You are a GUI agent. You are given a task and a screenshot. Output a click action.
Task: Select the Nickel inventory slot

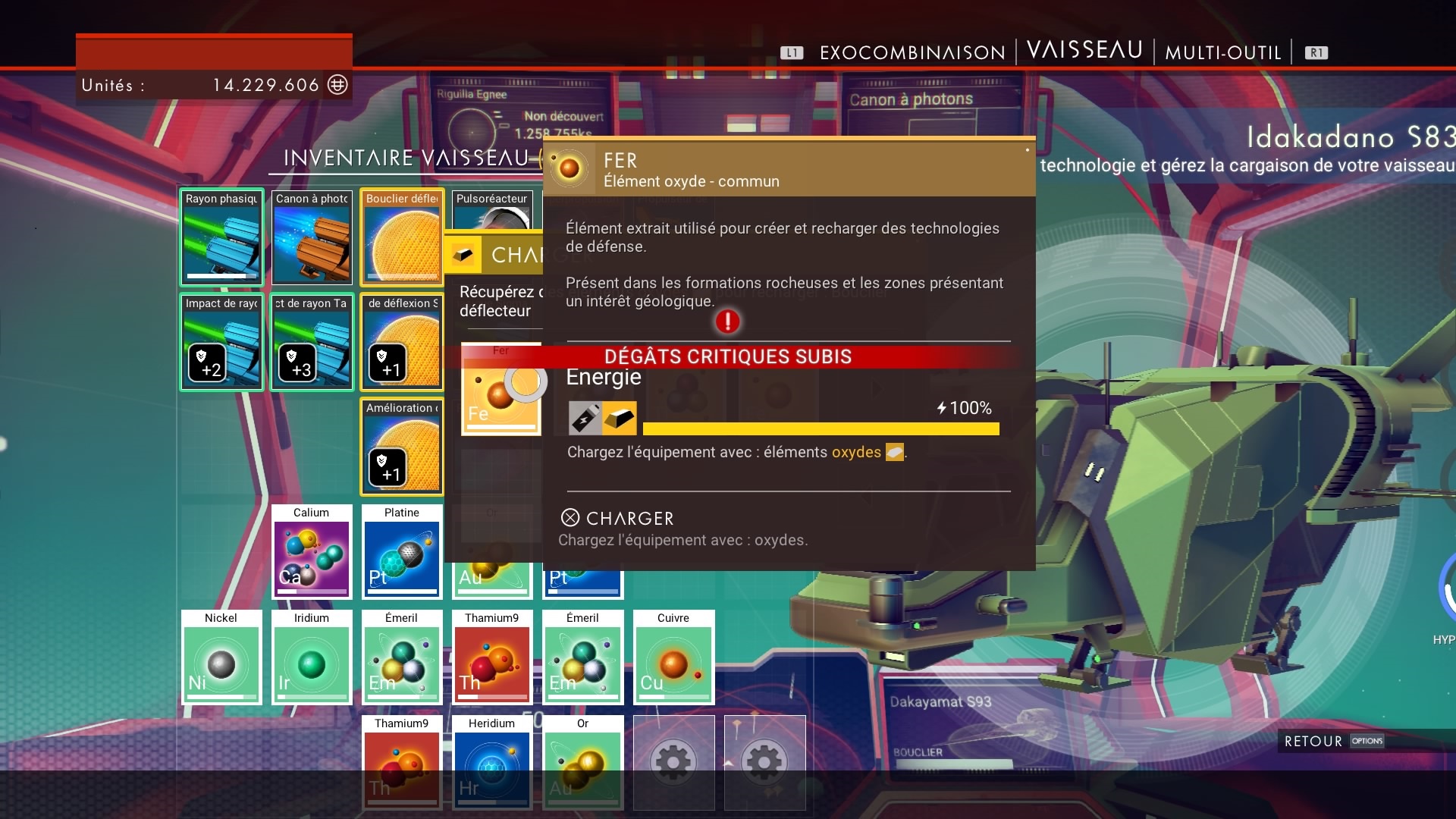point(221,657)
